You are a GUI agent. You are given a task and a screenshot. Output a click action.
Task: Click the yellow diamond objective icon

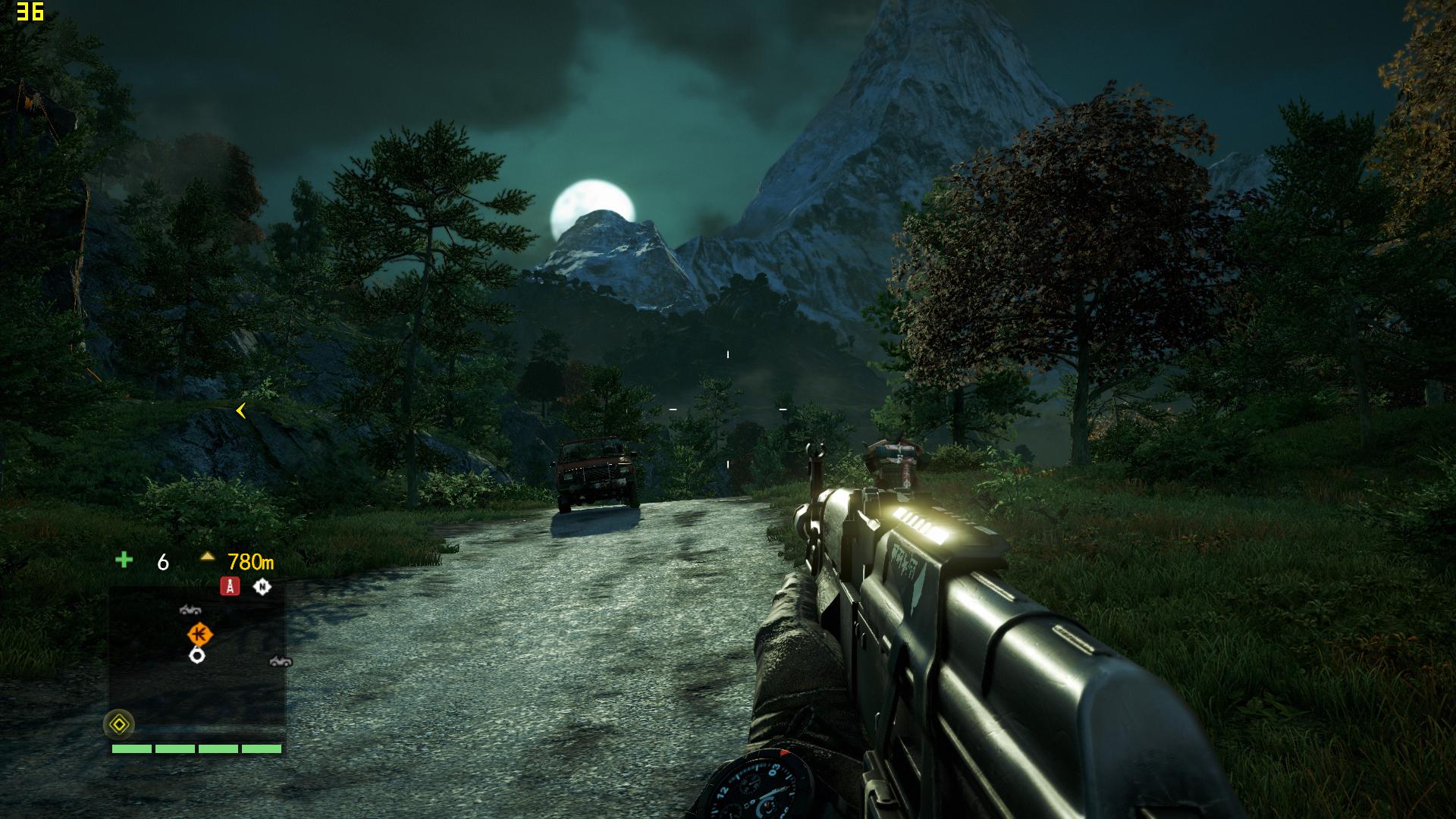pos(119,725)
